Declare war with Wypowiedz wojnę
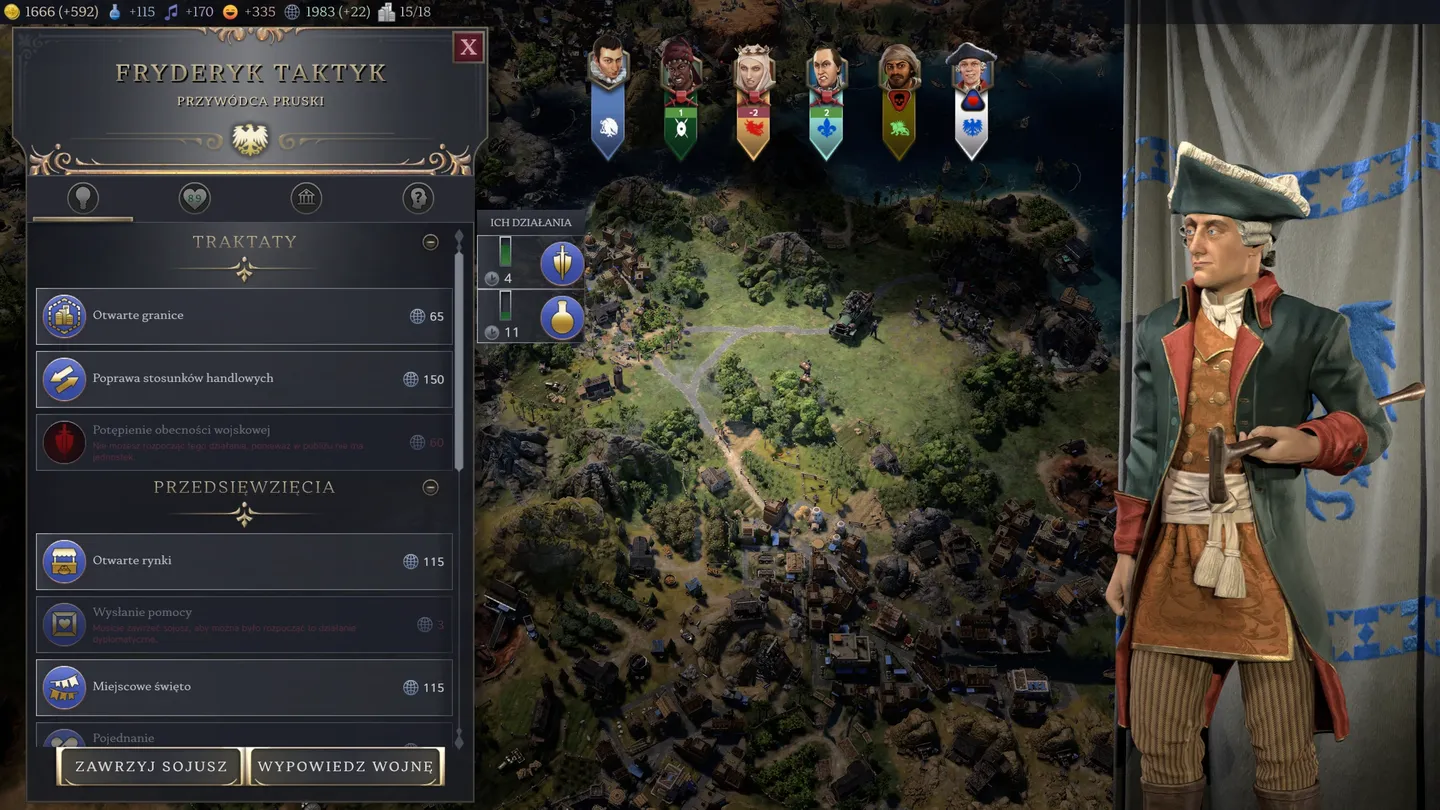 point(345,767)
